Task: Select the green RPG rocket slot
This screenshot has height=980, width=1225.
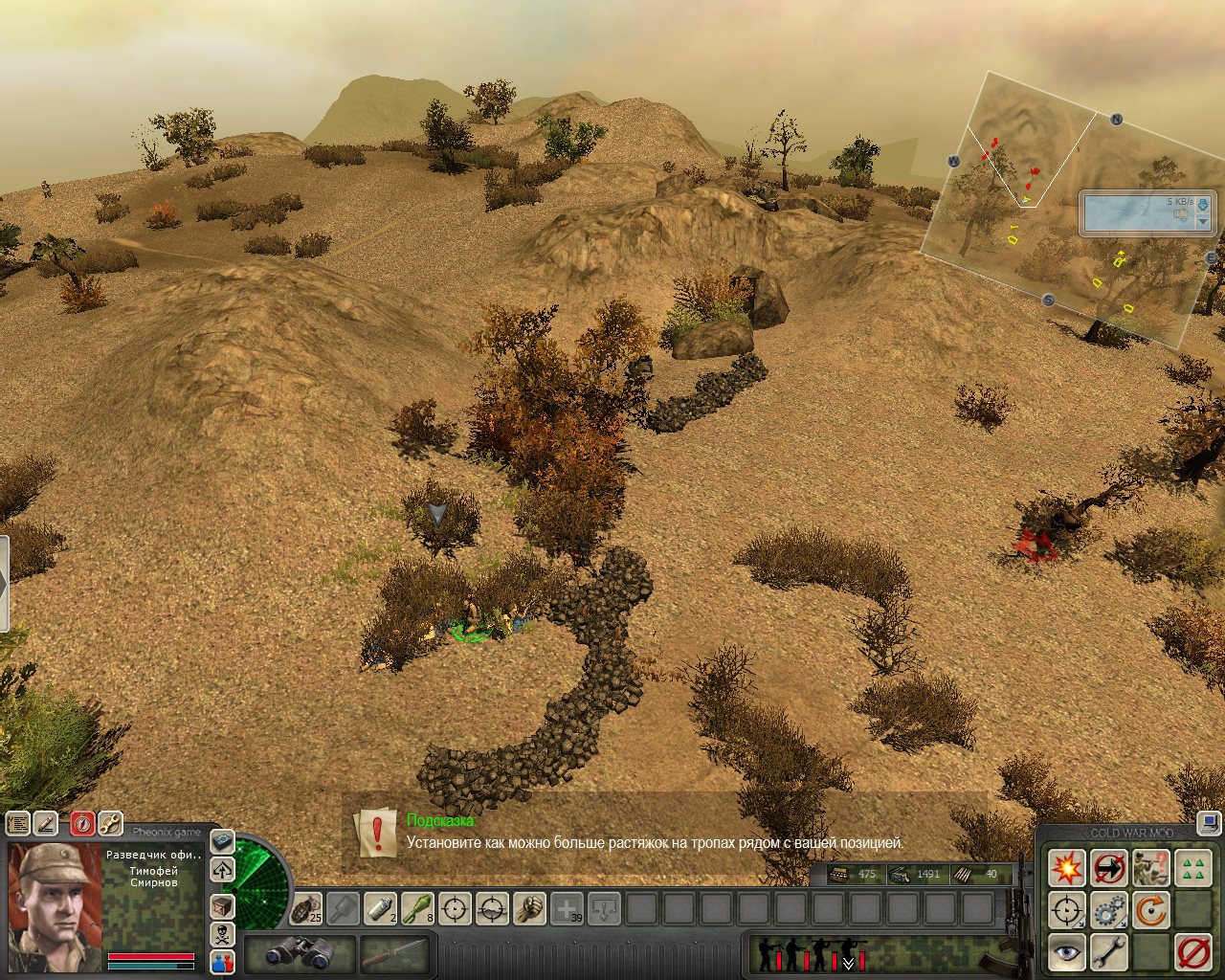Action: click(x=417, y=908)
